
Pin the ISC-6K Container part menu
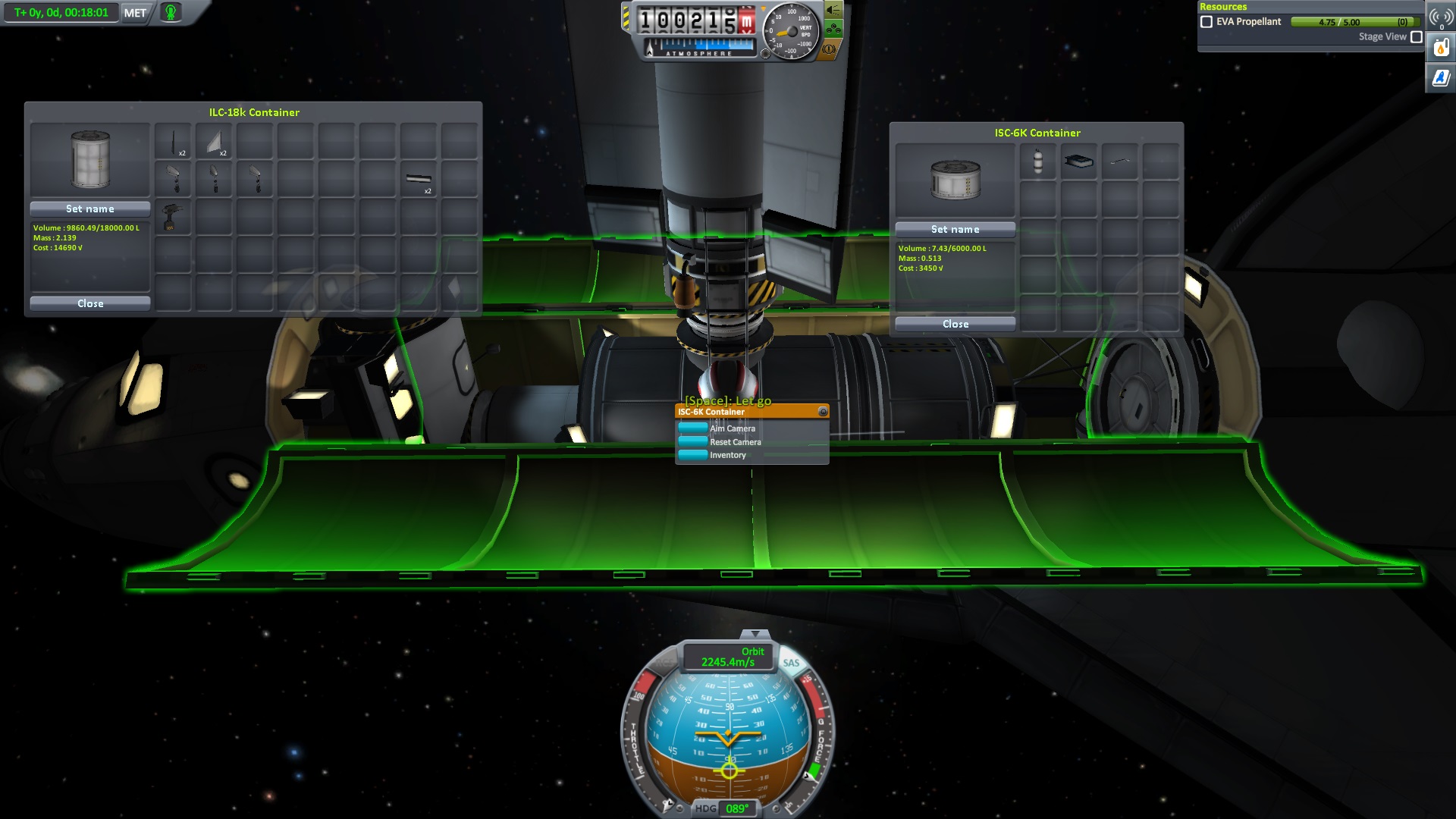tap(822, 412)
